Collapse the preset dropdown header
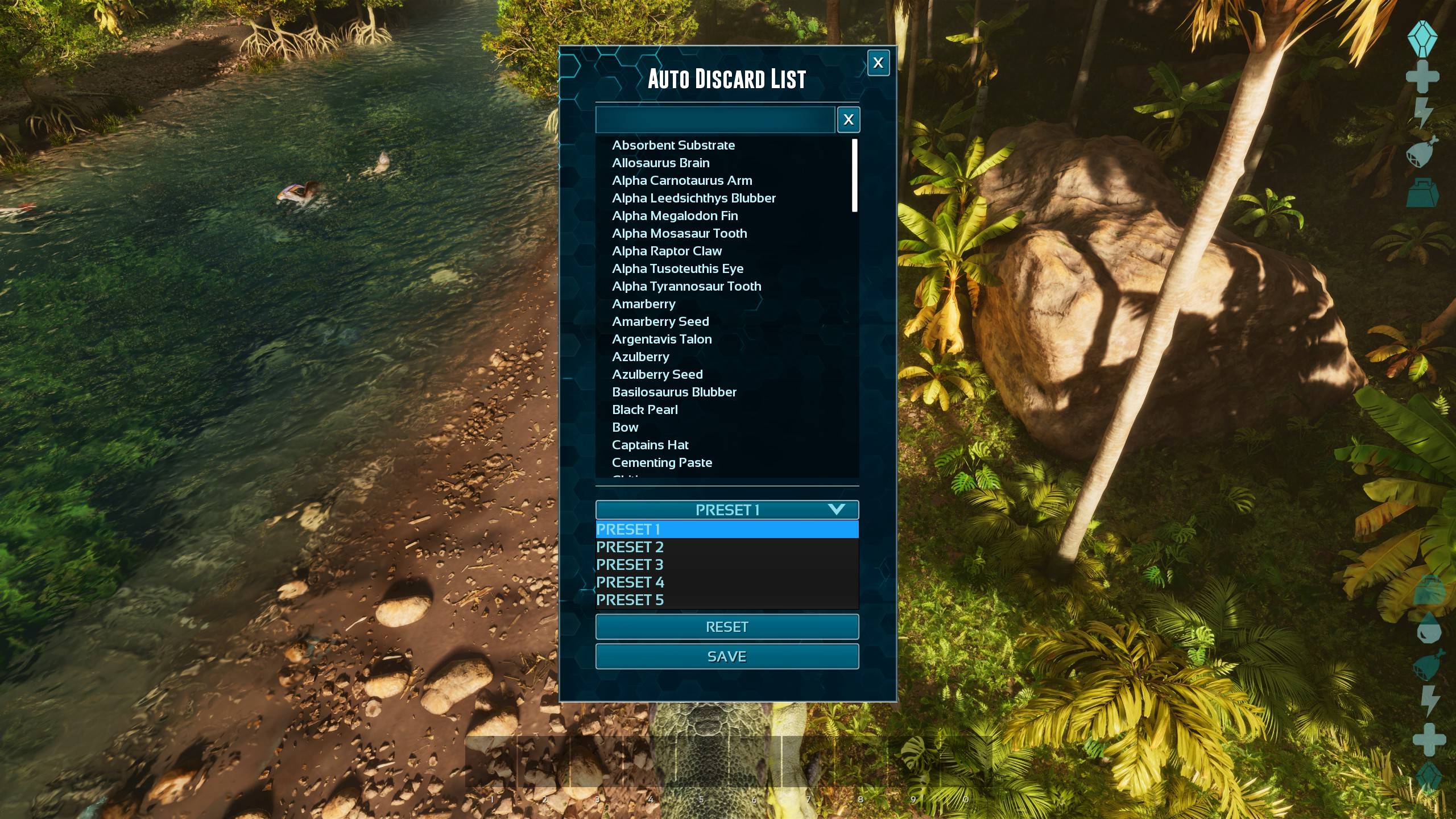This screenshot has width=1456, height=819. click(727, 510)
